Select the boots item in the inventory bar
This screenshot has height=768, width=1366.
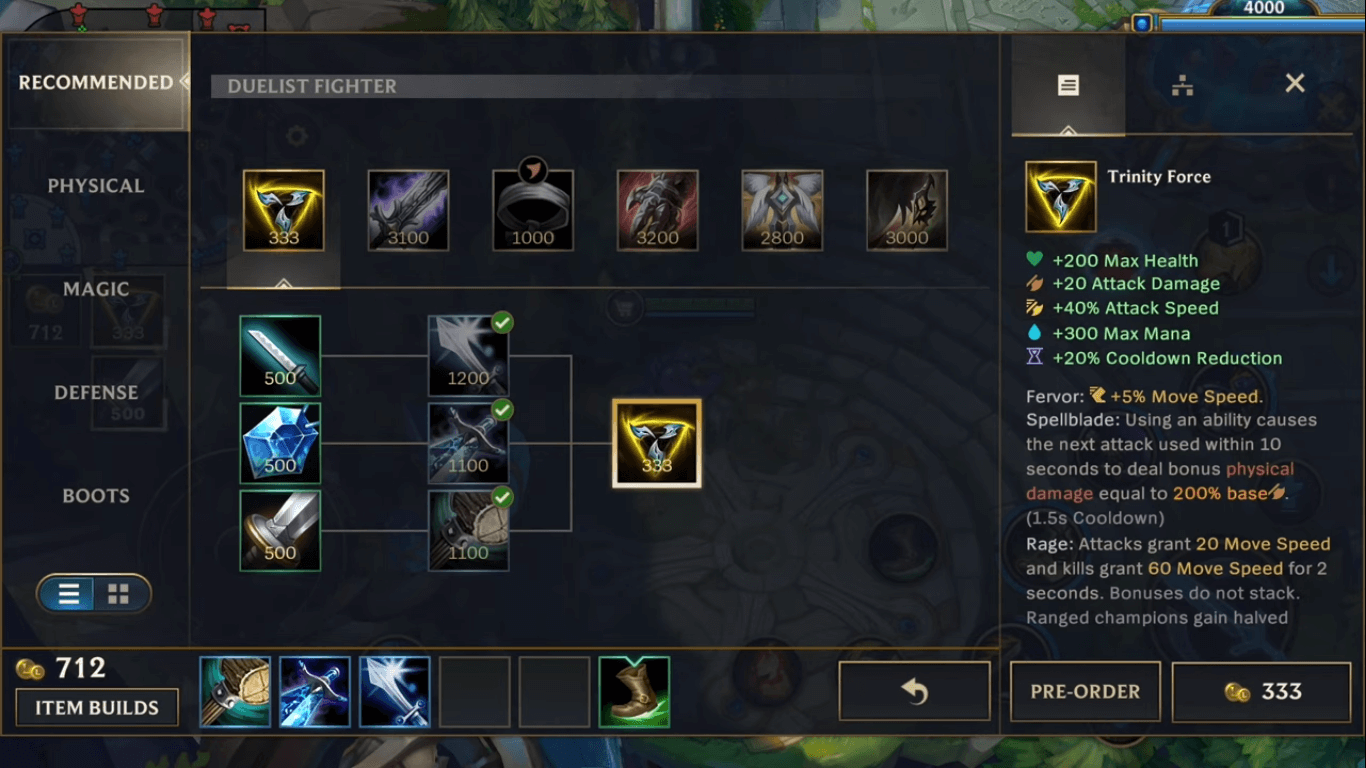[634, 691]
